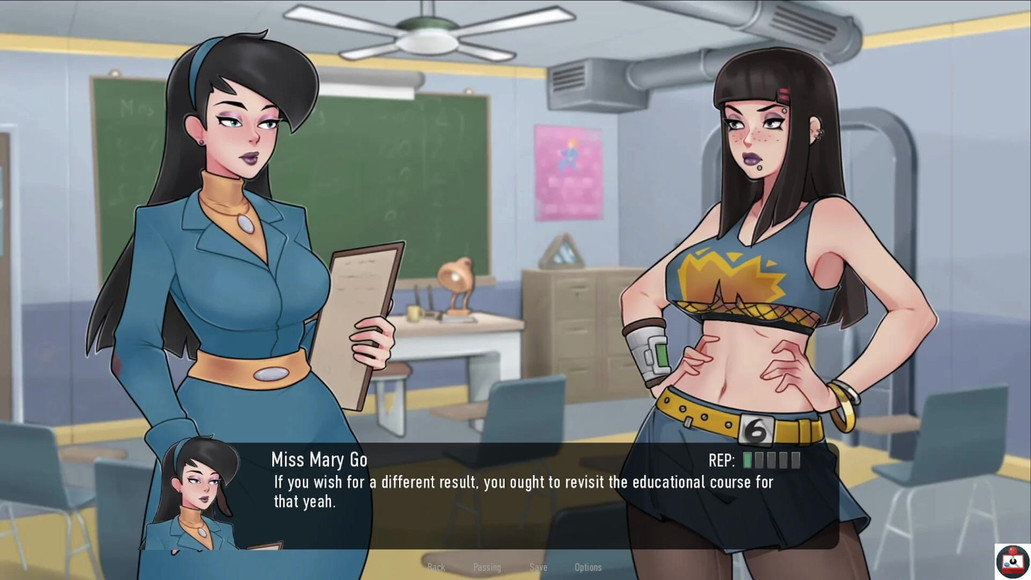The height and width of the screenshot is (580, 1031).
Task: Open the Save menu
Action: coord(538,567)
